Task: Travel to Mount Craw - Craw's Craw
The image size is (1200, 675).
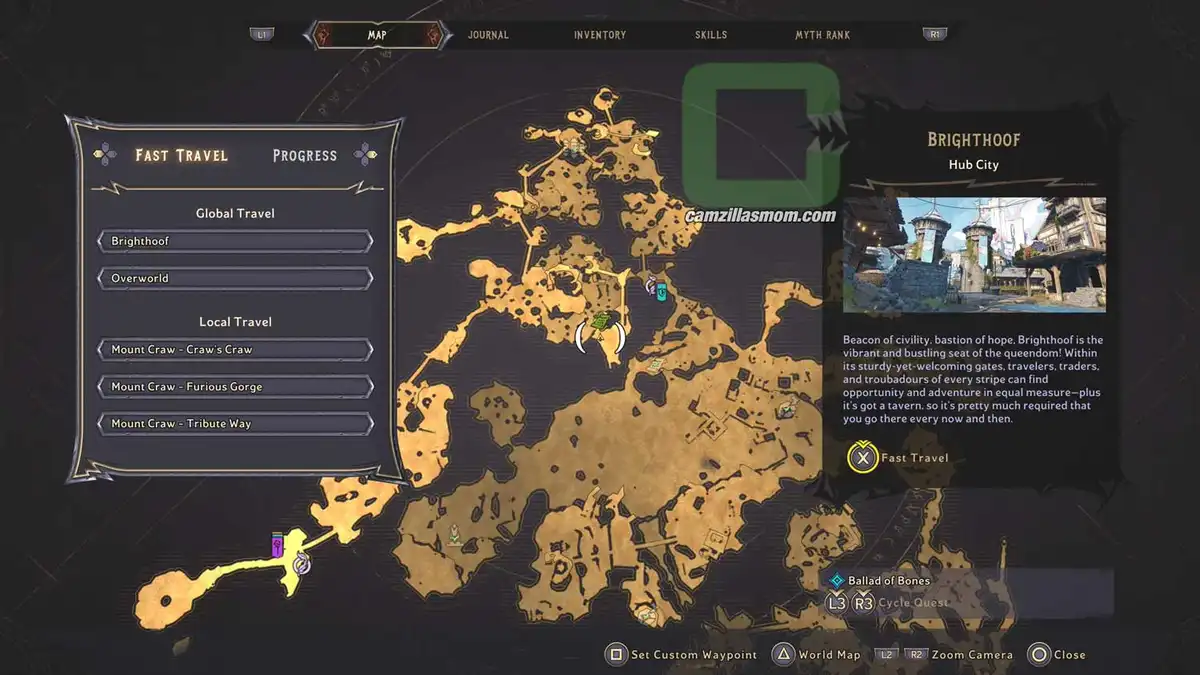Action: [x=235, y=350]
